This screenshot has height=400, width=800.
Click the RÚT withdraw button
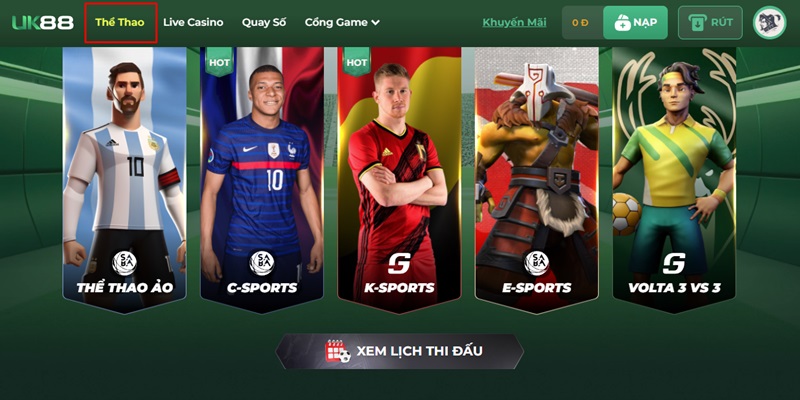tap(709, 22)
